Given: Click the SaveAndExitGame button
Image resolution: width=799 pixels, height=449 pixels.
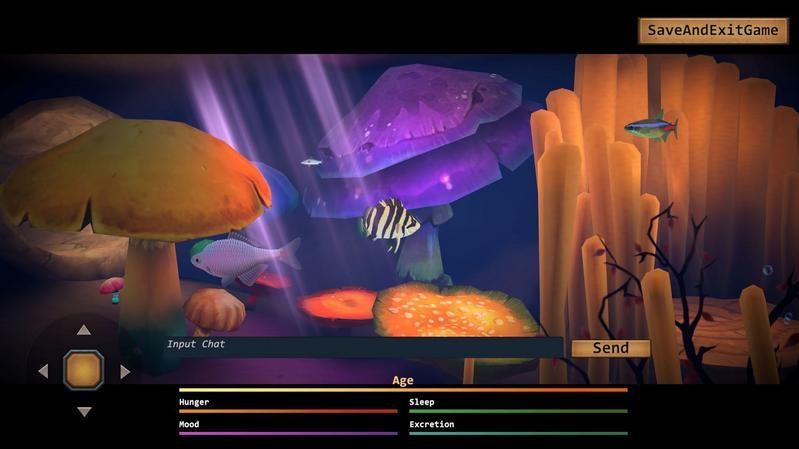Looking at the screenshot, I should coord(712,30).
